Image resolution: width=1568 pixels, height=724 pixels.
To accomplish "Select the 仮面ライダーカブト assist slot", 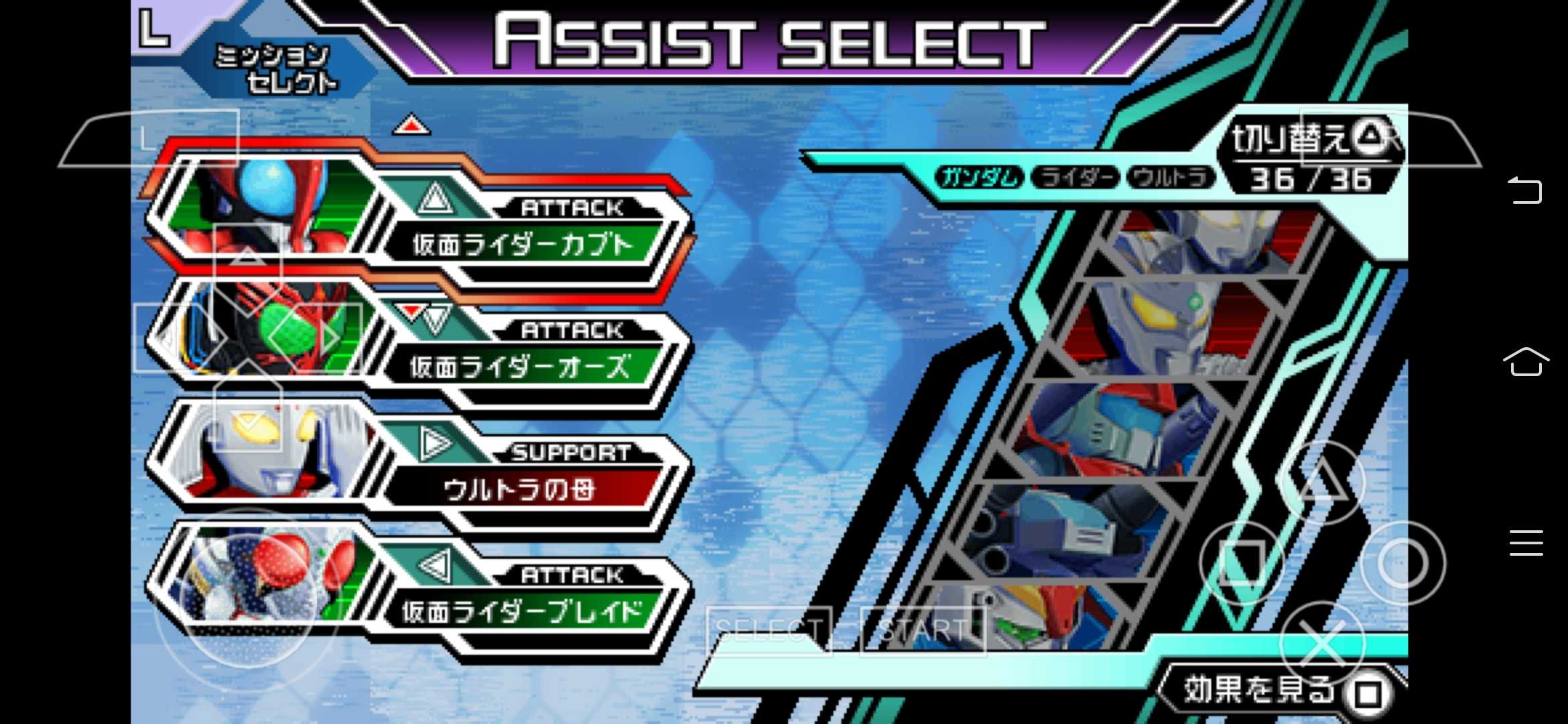I will 523,245.
